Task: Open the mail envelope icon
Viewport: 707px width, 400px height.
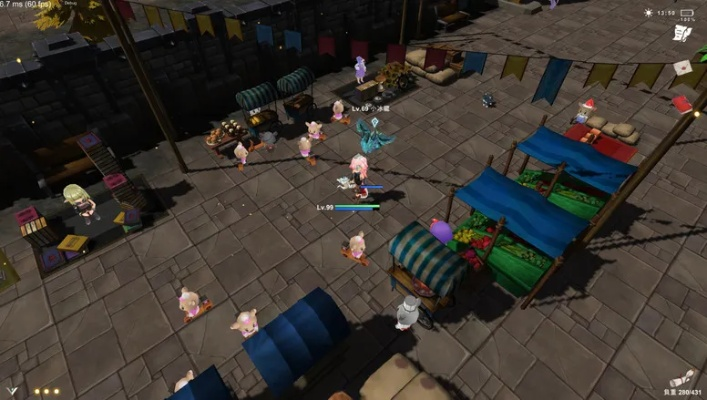Action: [682, 68]
